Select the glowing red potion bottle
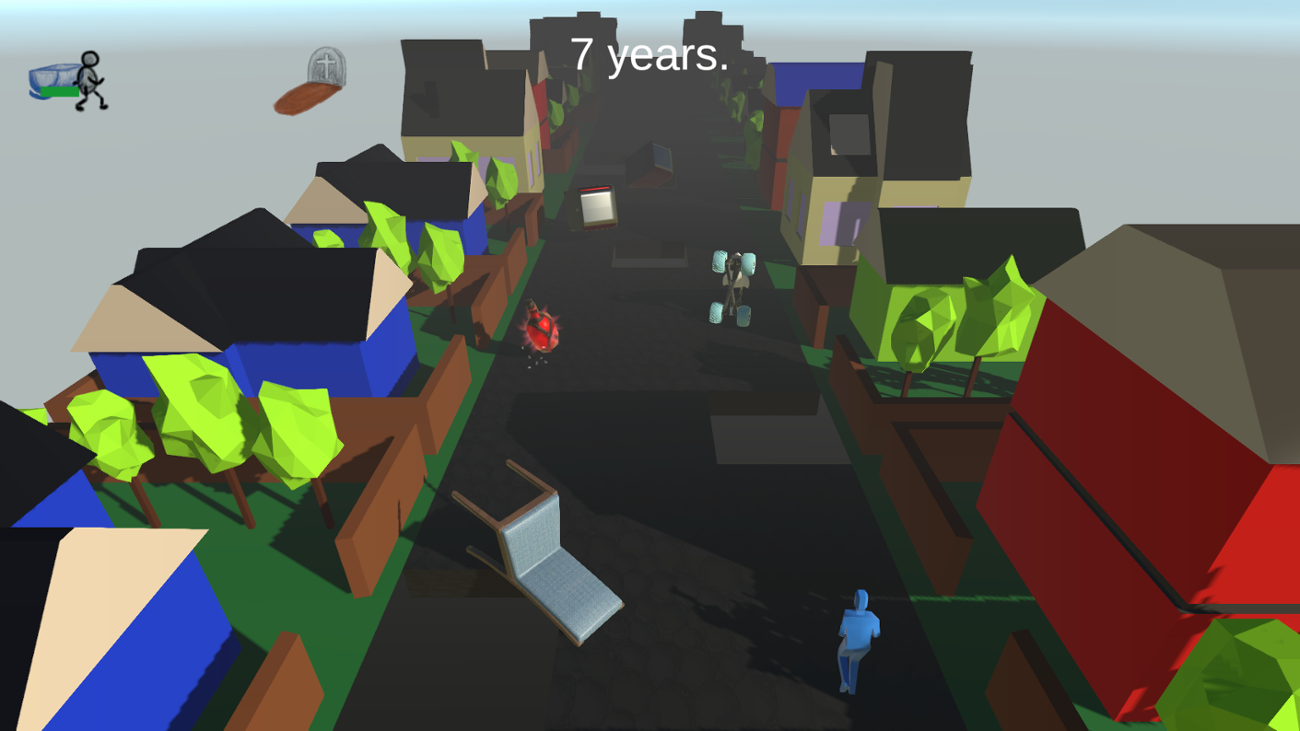The height and width of the screenshot is (731, 1300). click(541, 330)
